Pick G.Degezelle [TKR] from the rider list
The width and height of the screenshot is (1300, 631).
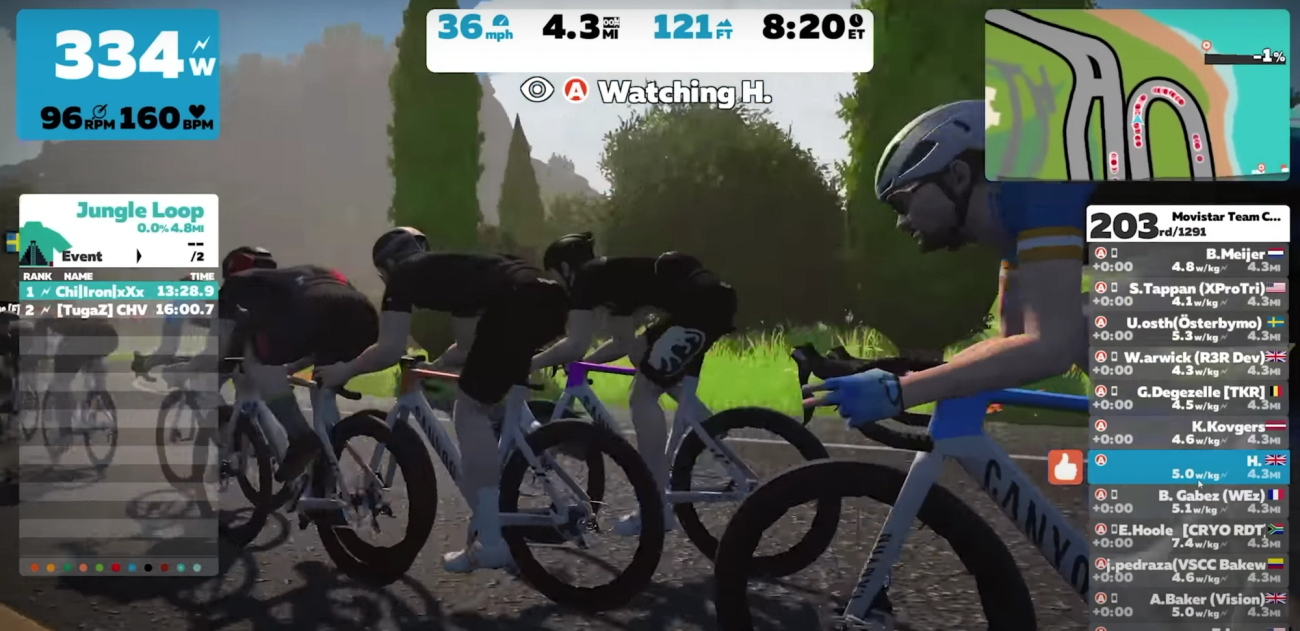click(1187, 398)
